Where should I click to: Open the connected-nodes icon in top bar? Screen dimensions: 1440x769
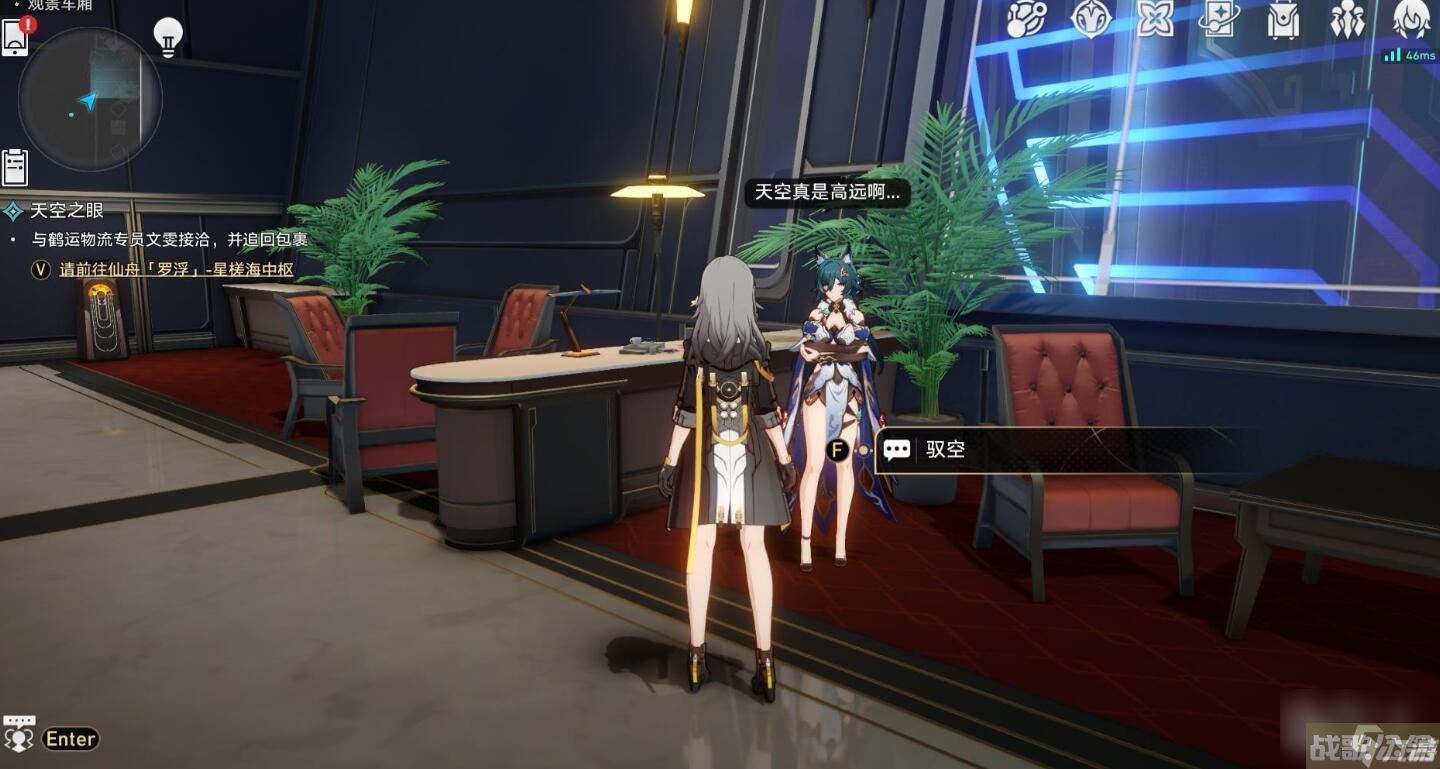pyautogui.click(x=1026, y=19)
